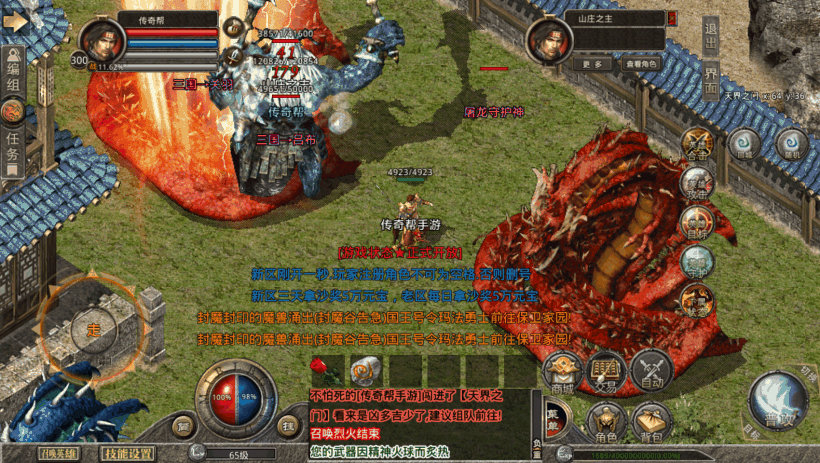Use the 普攻 normal attack button
Screen dimensions: 820x463
(x=777, y=398)
